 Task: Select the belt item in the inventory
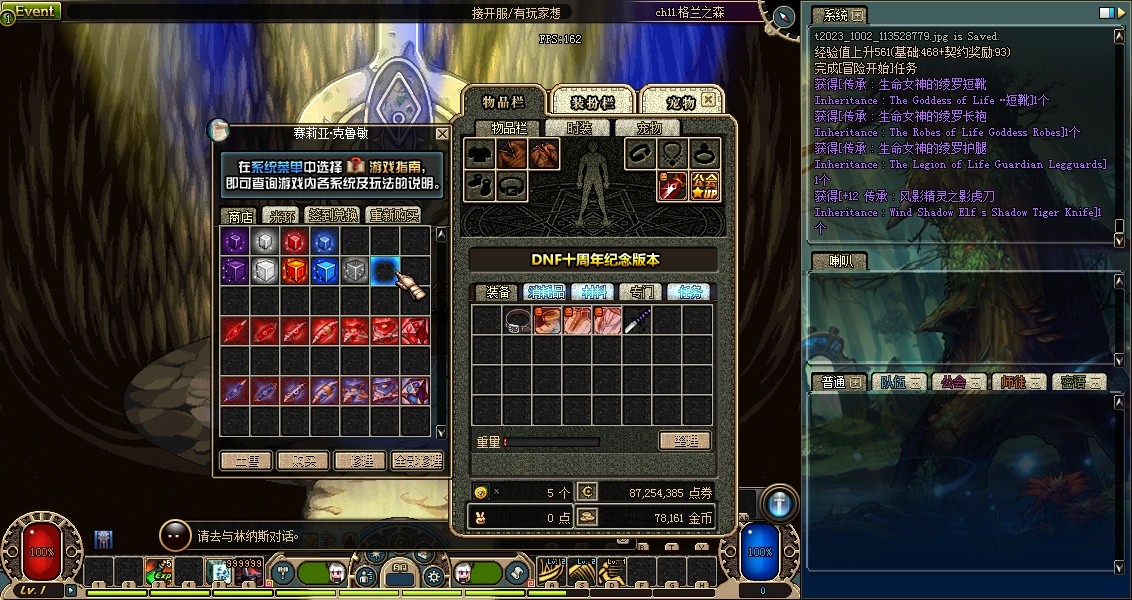click(518, 320)
